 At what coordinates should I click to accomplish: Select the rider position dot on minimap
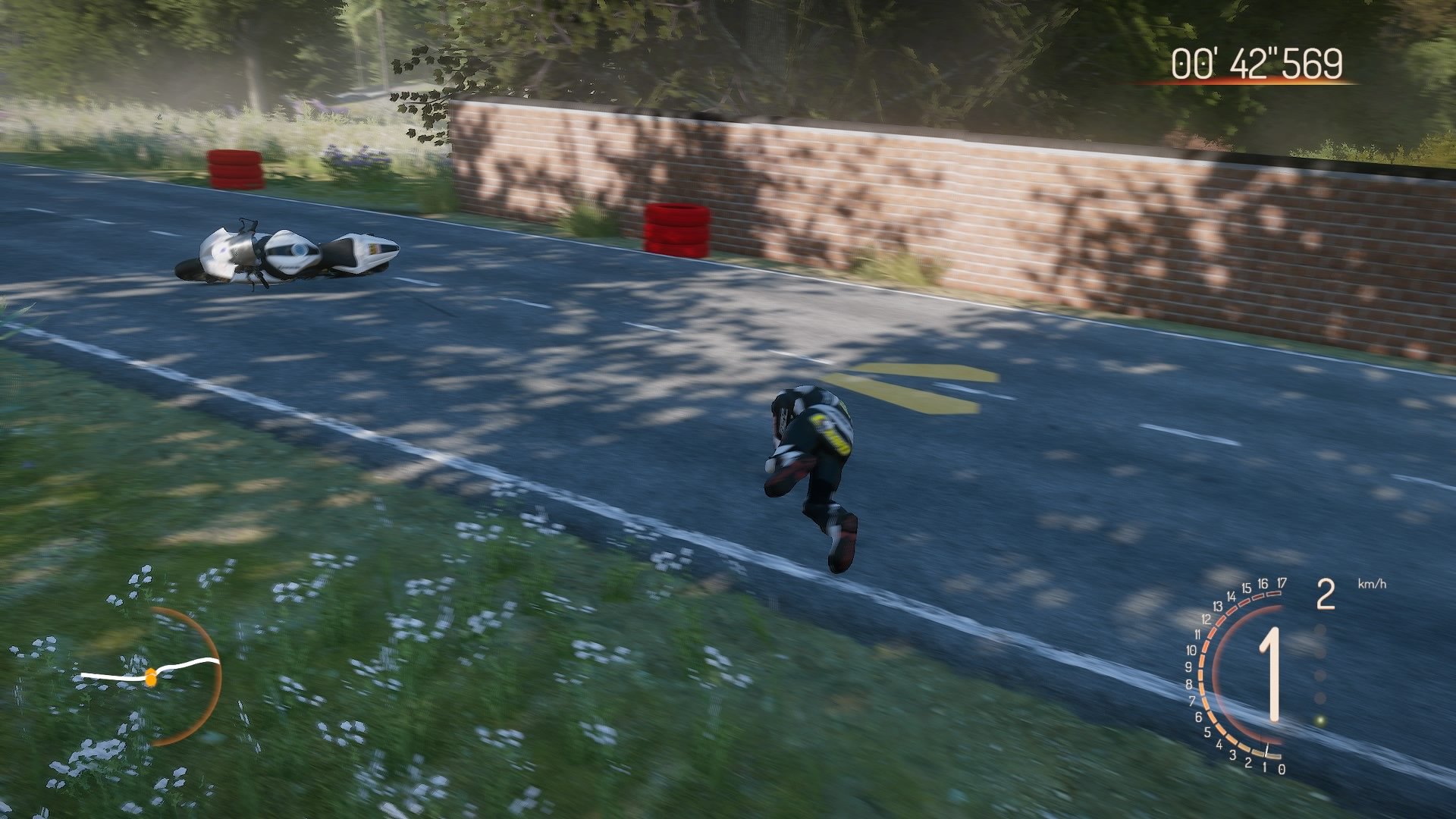click(x=152, y=679)
